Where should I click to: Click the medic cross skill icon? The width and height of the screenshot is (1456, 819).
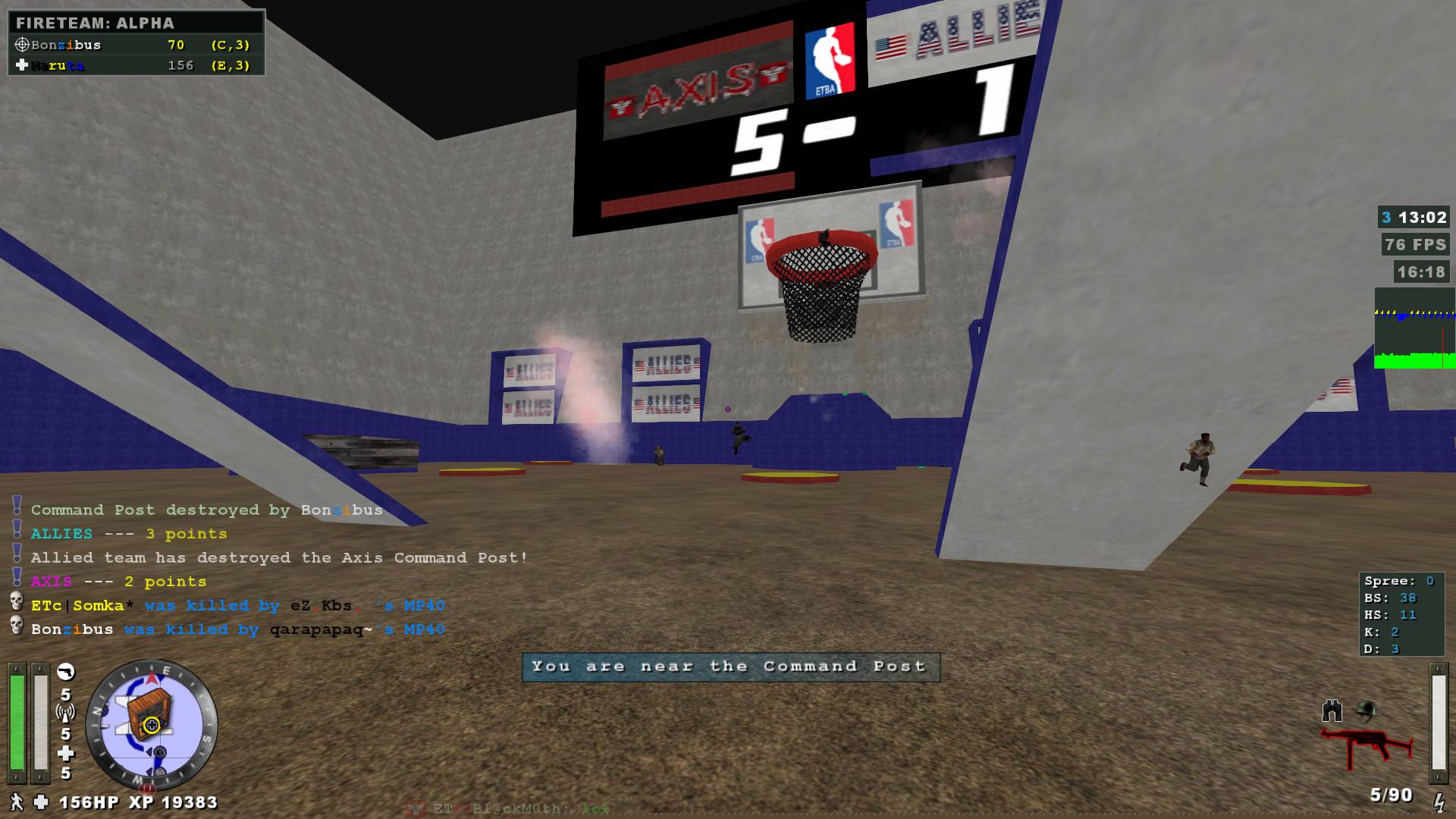(x=66, y=753)
